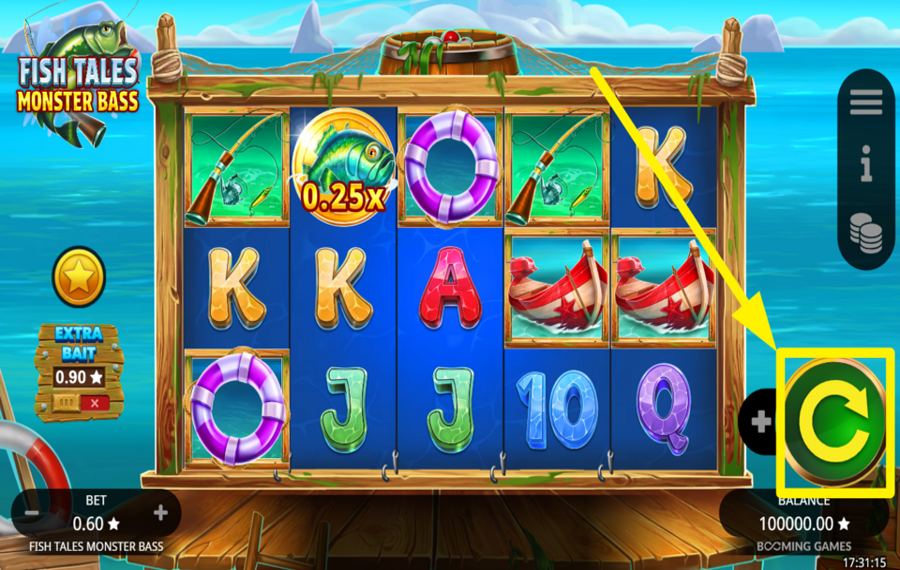This screenshot has width=900, height=570.
Task: Click the gold star coin button
Action: coord(79,277)
